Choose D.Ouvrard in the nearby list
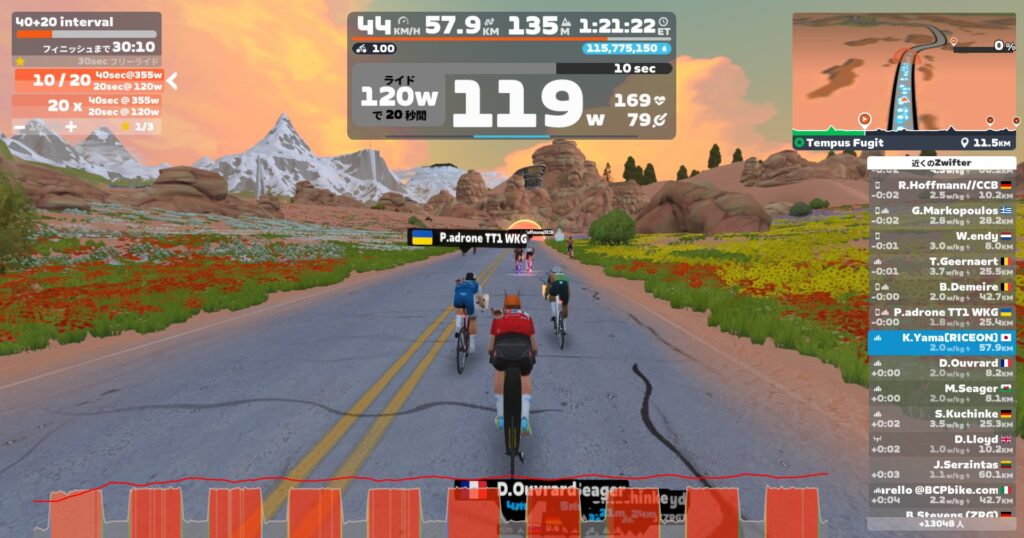Image resolution: width=1024 pixels, height=538 pixels. click(x=941, y=368)
